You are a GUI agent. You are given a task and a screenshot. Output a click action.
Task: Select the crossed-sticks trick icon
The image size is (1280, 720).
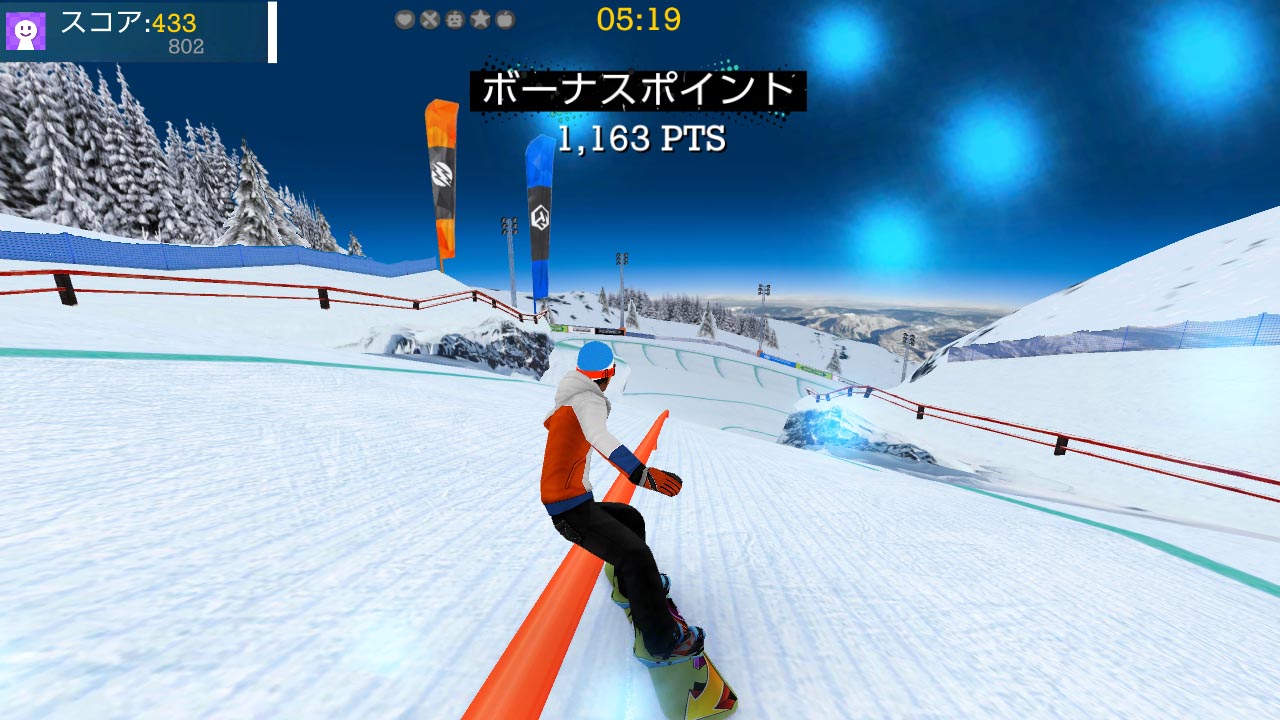[429, 18]
